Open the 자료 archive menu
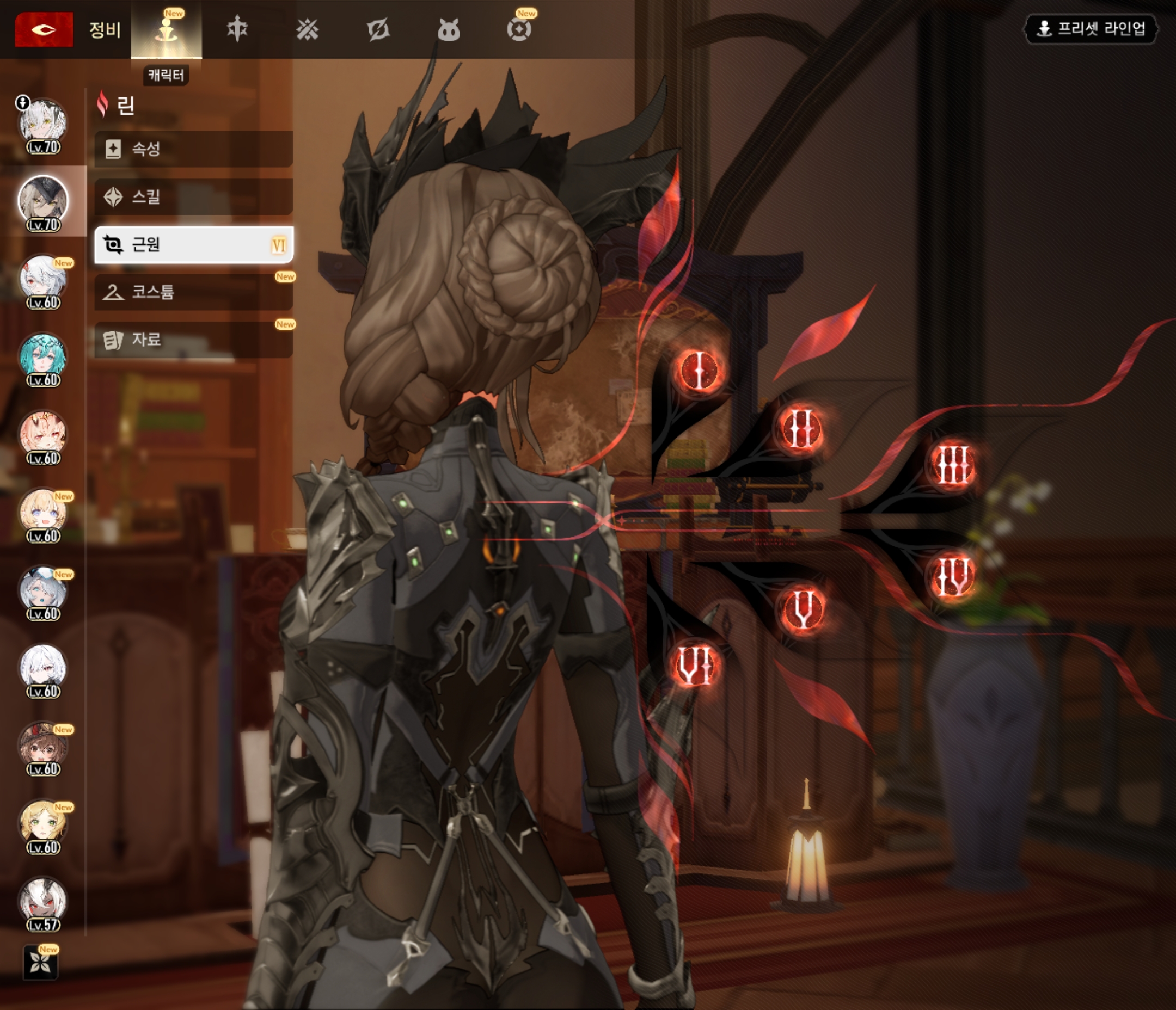The width and height of the screenshot is (1176, 1010). click(193, 340)
